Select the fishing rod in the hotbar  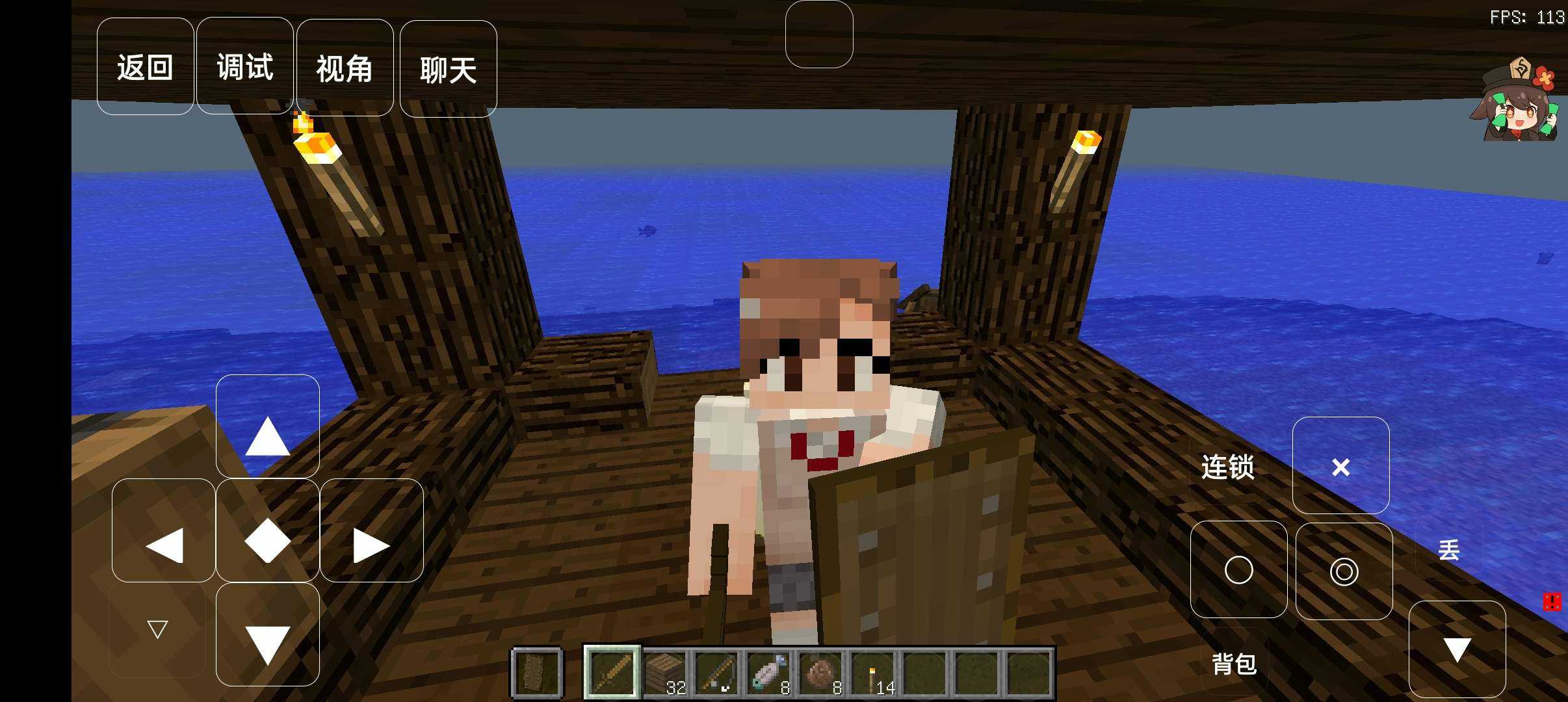pos(718,673)
